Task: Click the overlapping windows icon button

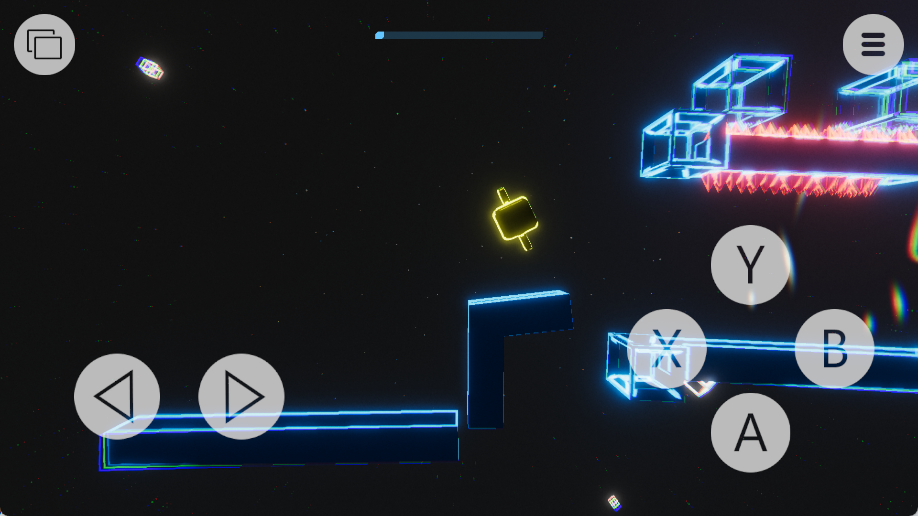Action: [45, 44]
